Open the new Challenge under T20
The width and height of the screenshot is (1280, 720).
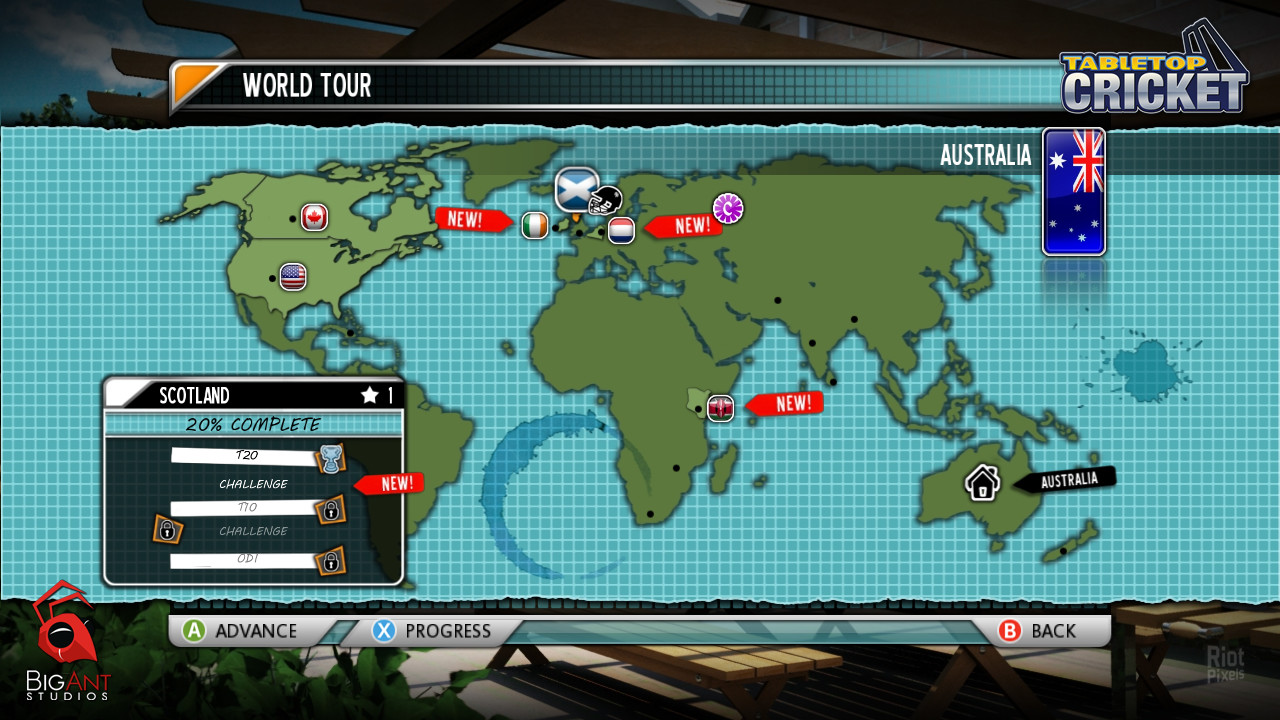click(x=254, y=484)
